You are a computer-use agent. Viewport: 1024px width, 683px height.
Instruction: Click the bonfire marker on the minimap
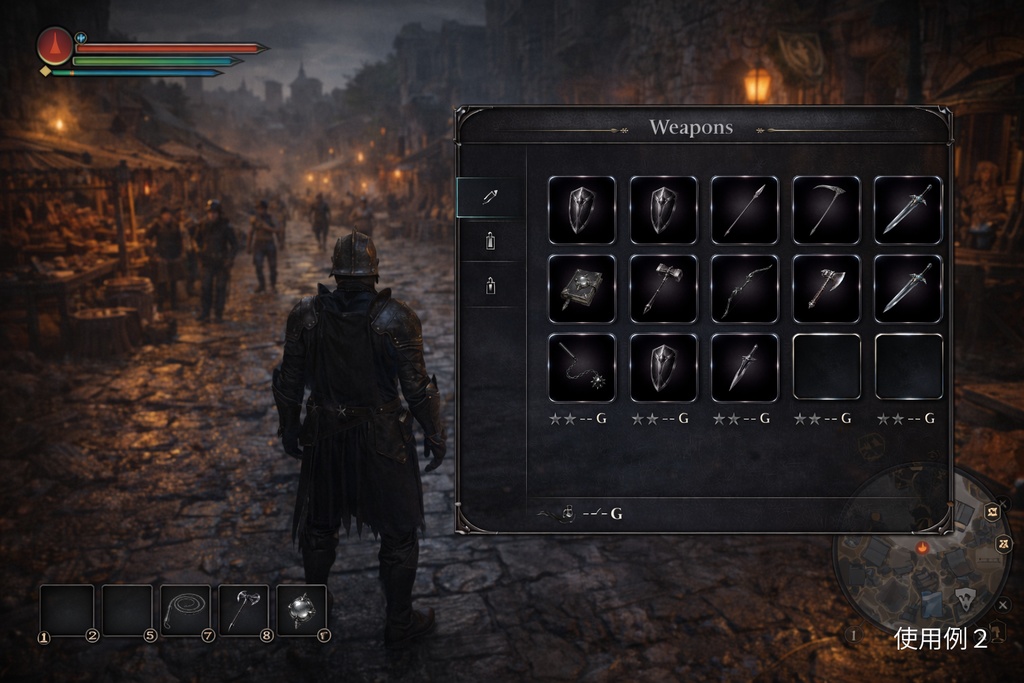[922, 548]
